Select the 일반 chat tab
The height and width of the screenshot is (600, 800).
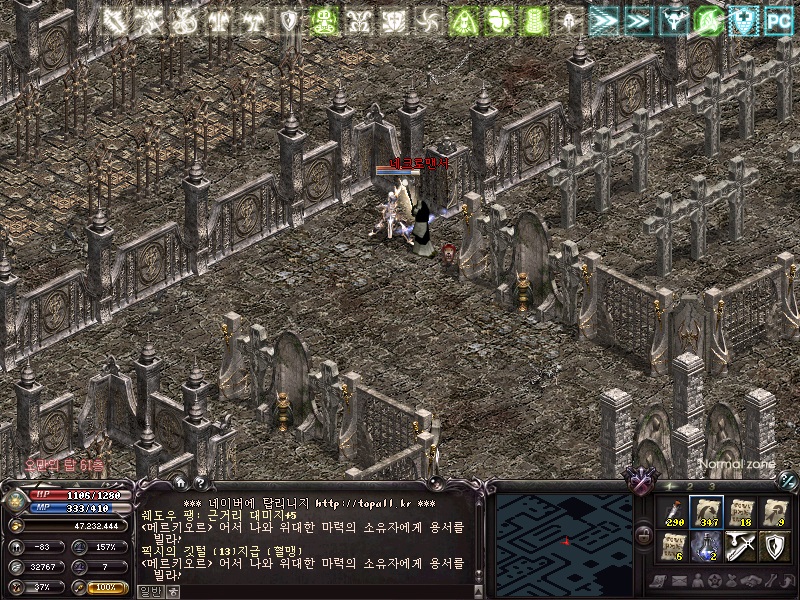pos(148,591)
